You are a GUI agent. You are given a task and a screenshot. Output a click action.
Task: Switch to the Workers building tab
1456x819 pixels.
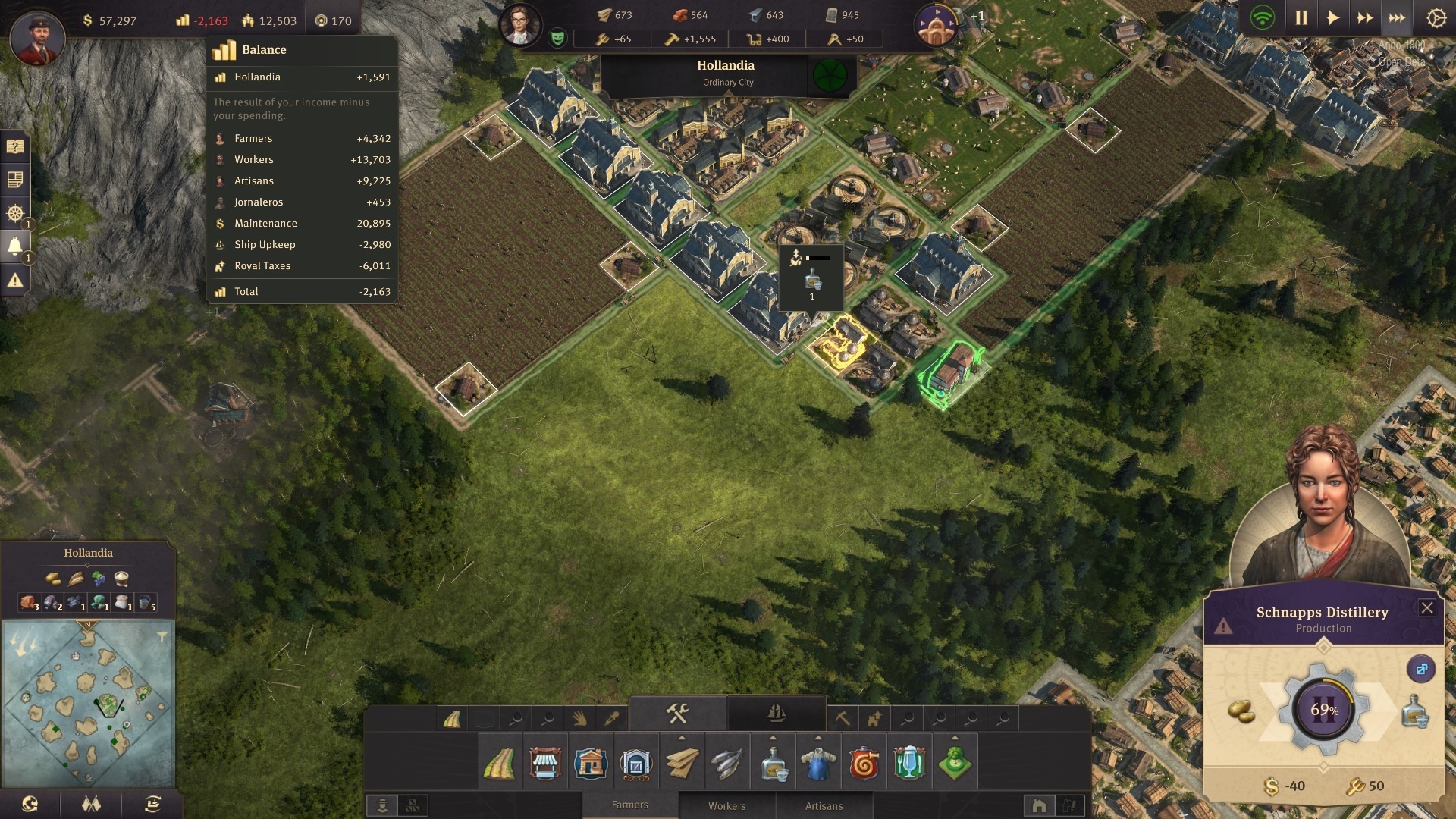726,805
